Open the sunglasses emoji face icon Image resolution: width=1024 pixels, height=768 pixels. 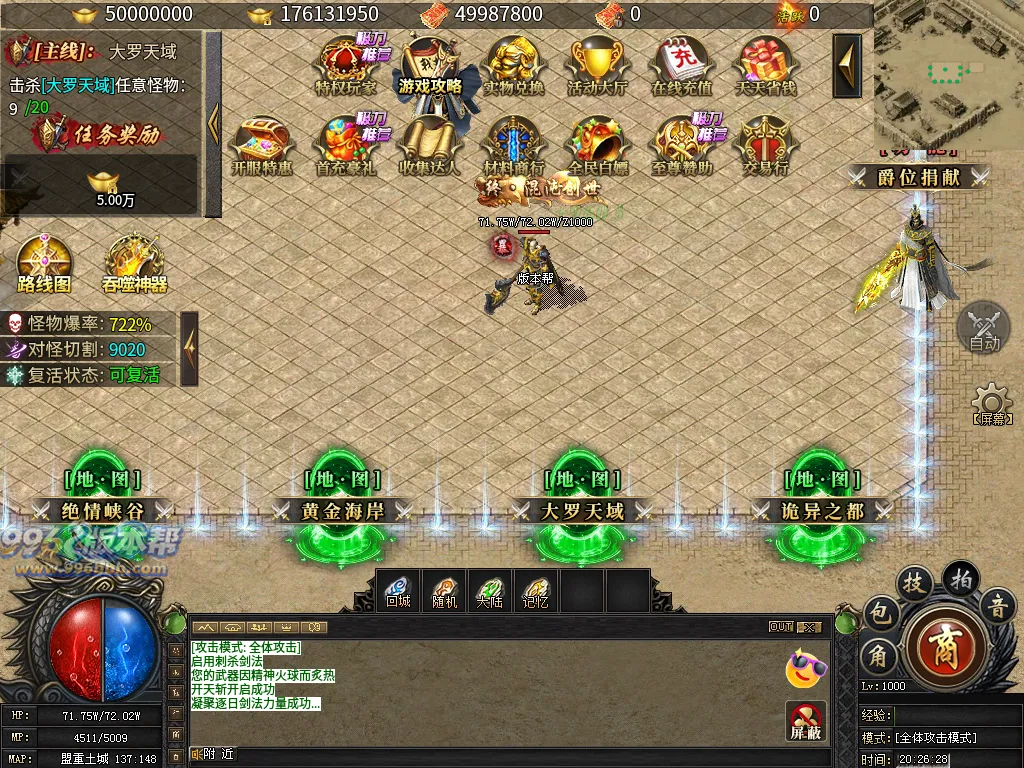pyautogui.click(x=806, y=668)
